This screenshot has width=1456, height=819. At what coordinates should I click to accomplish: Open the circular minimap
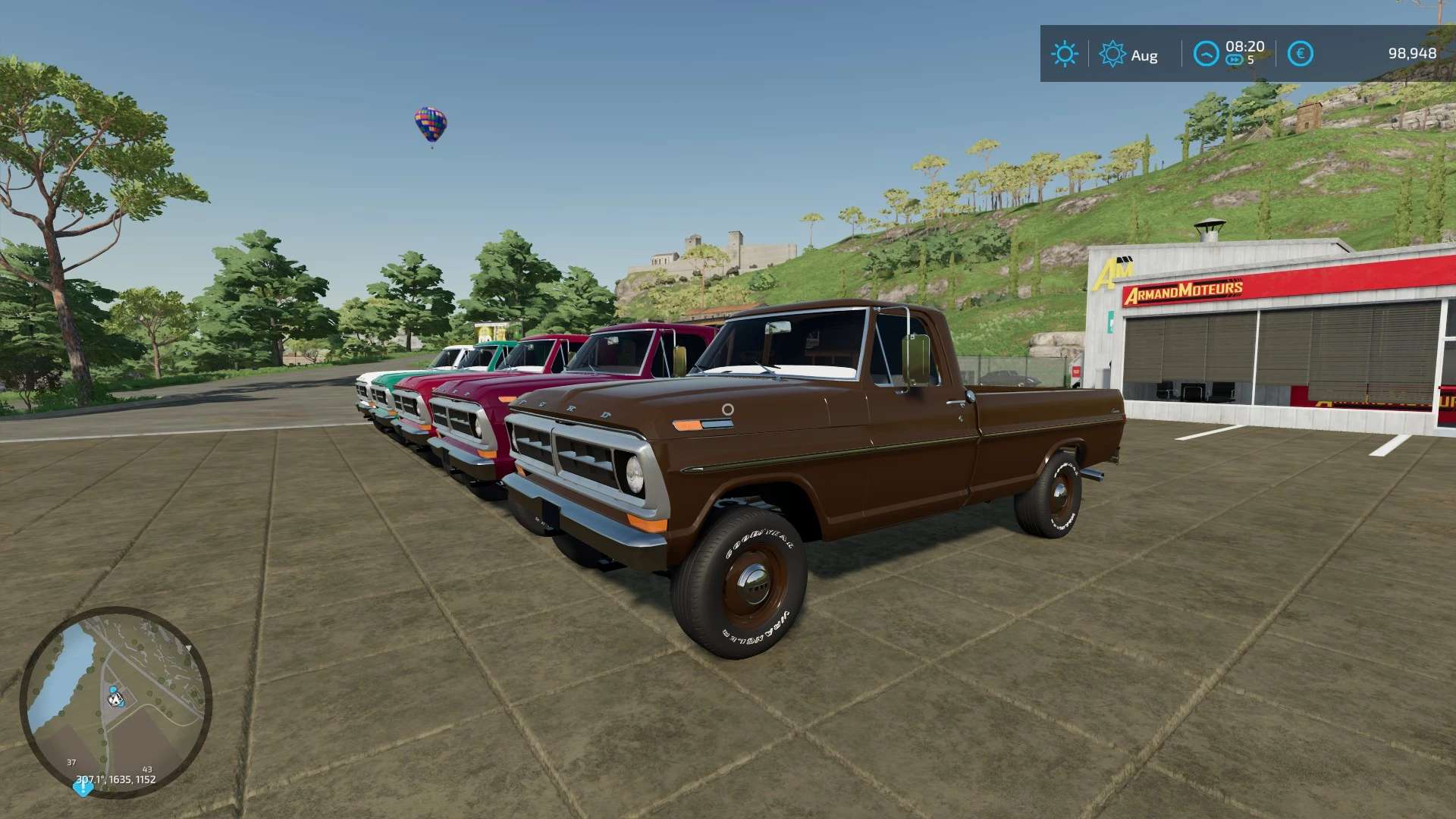point(115,701)
